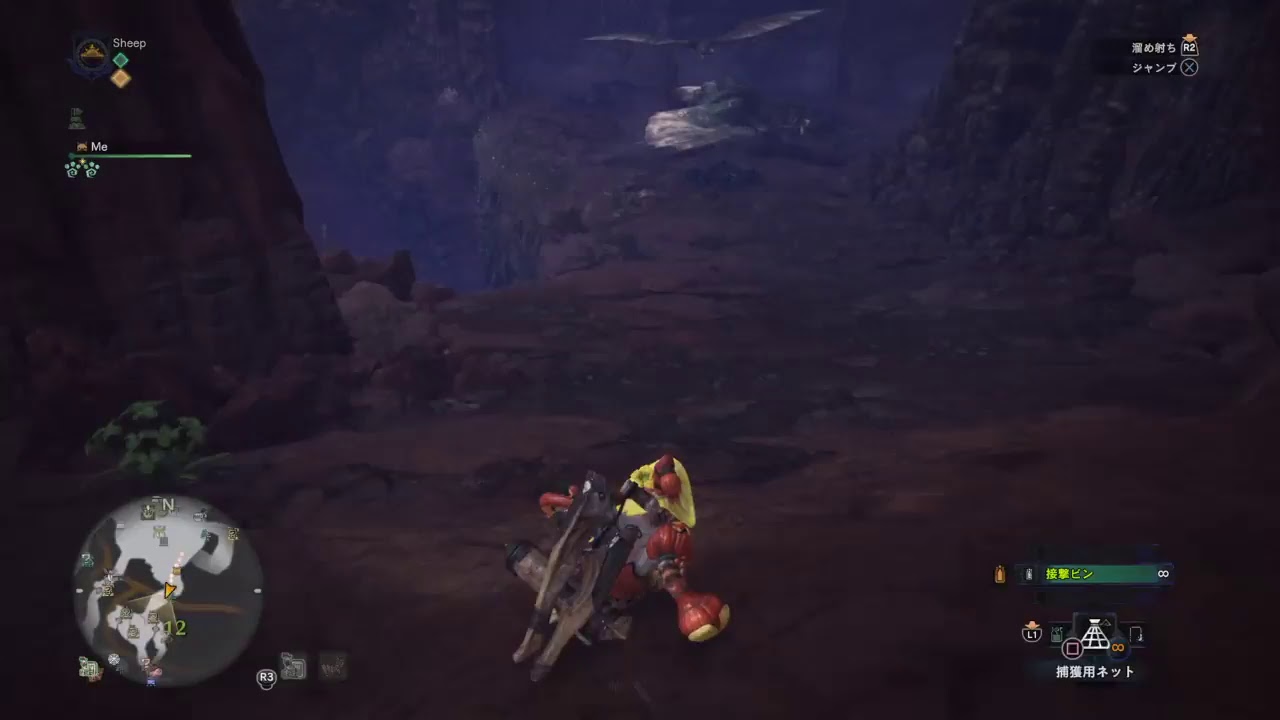This screenshot has height=720, width=1280.
Task: Toggle the orange diamond under Sheep
Action: (x=120, y=79)
